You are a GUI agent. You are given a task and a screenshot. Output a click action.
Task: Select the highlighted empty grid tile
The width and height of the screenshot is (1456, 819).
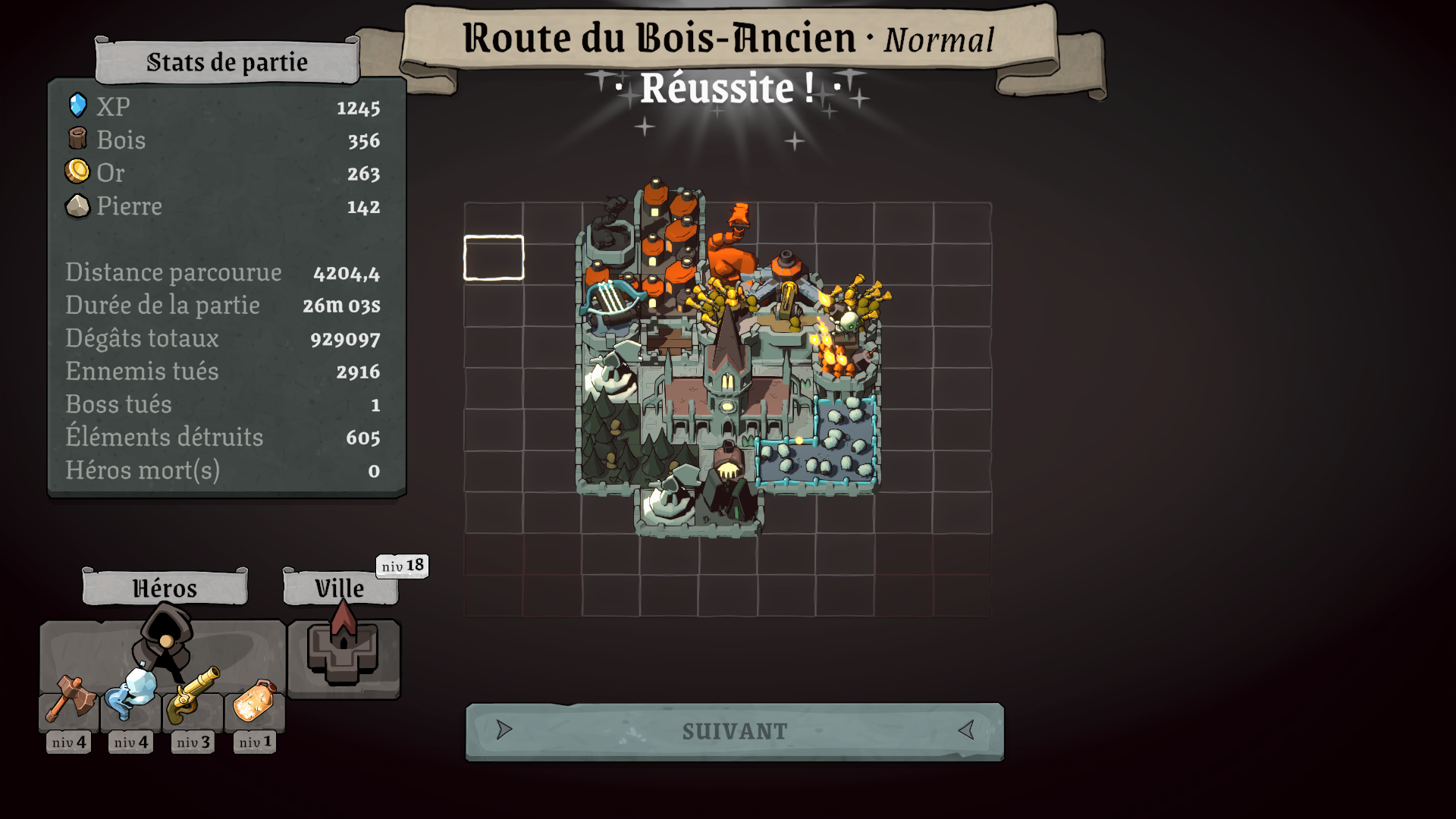[494, 258]
